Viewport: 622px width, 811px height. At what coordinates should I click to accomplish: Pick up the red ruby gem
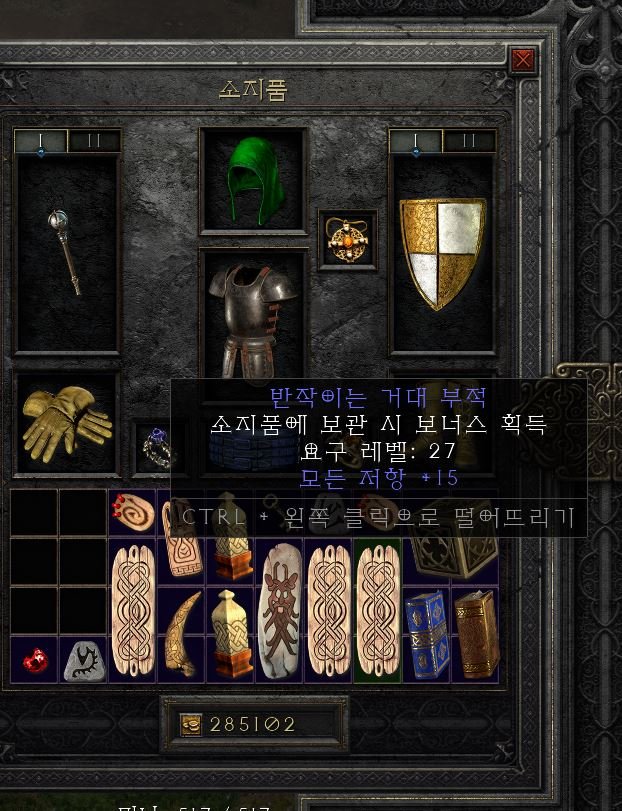click(34, 660)
